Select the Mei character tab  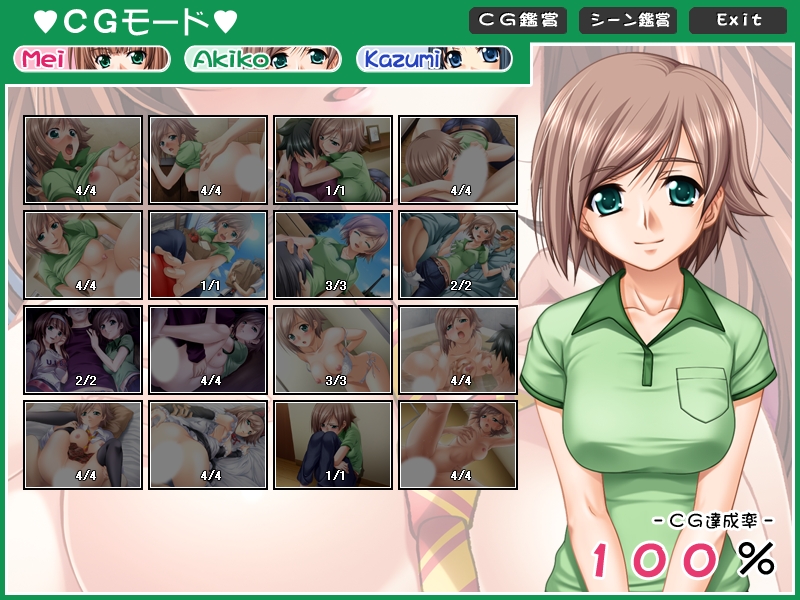92,59
